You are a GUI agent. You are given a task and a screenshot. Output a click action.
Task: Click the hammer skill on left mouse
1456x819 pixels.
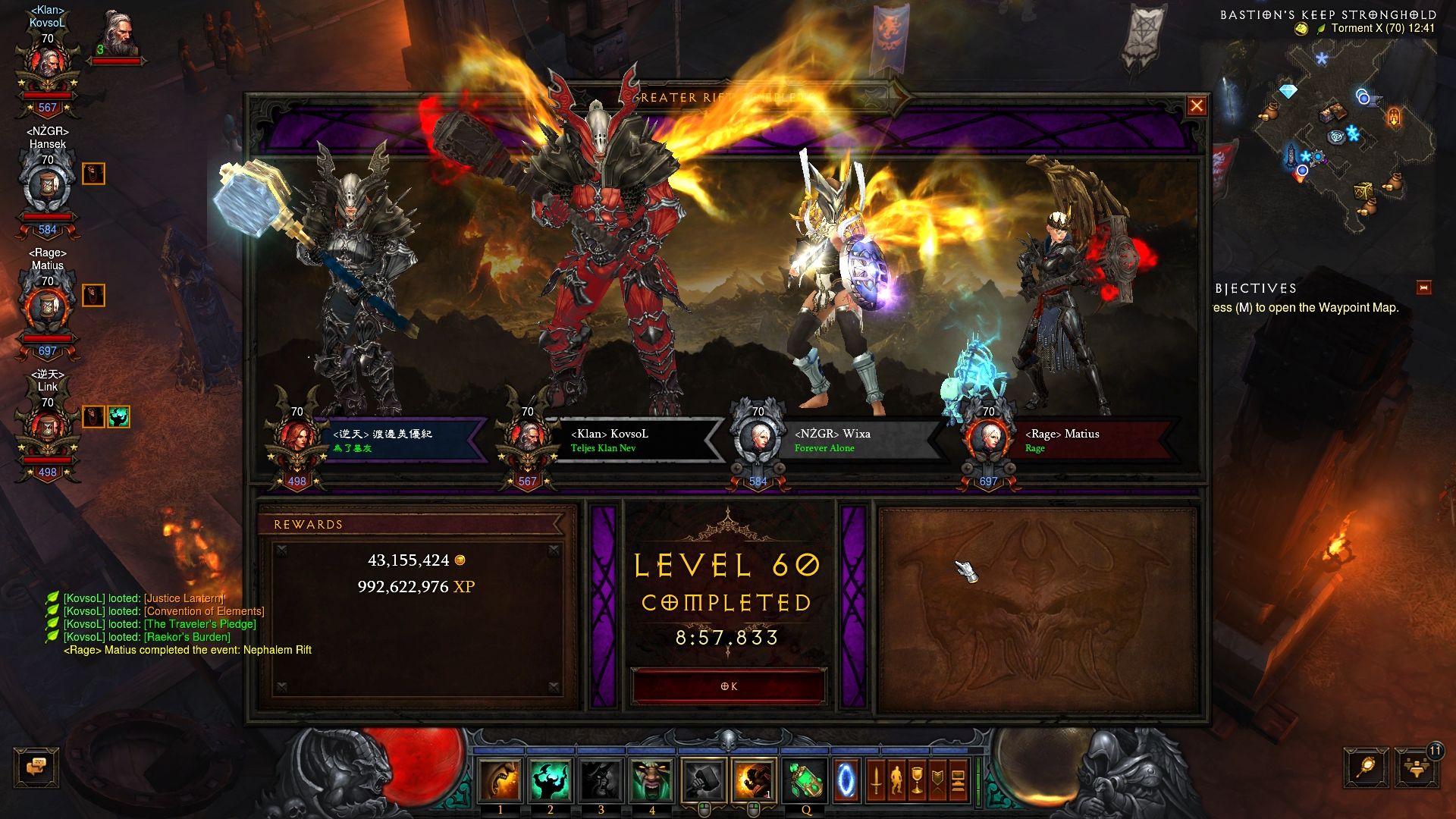click(704, 780)
